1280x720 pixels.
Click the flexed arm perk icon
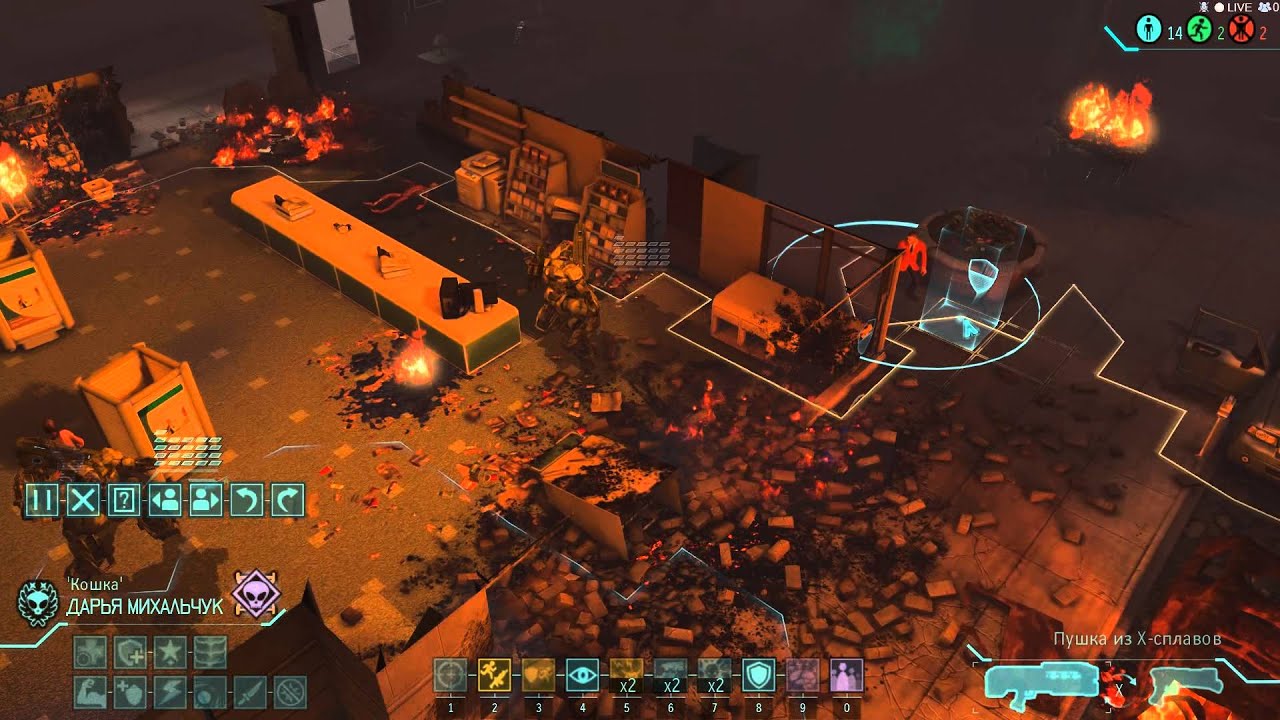point(90,691)
